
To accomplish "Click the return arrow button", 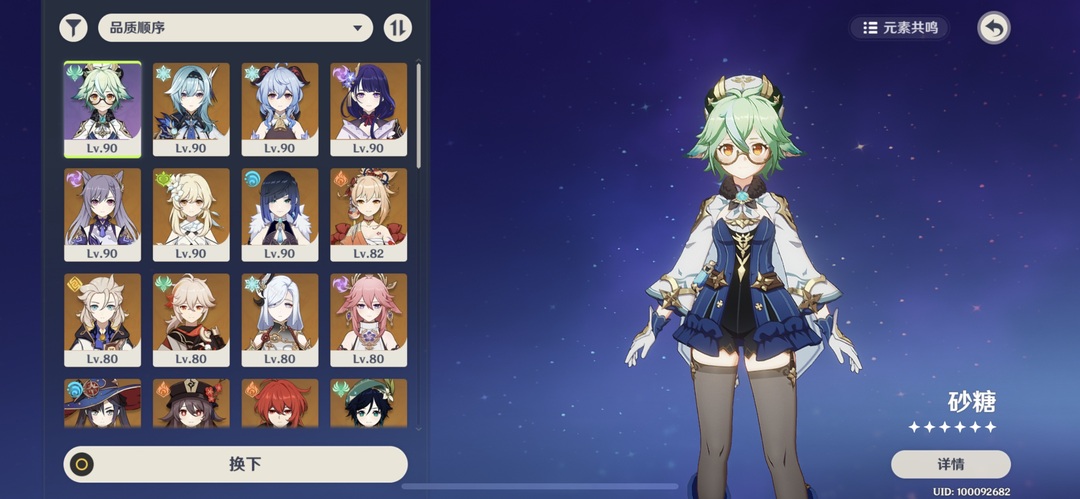I will [993, 28].
